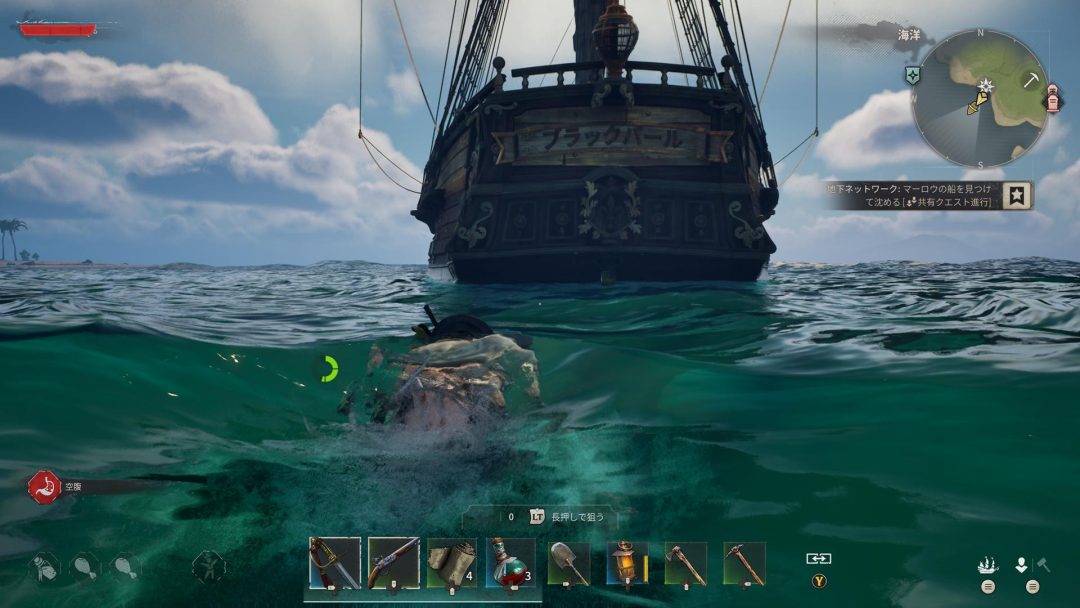Open the ship icon menu

988,565
